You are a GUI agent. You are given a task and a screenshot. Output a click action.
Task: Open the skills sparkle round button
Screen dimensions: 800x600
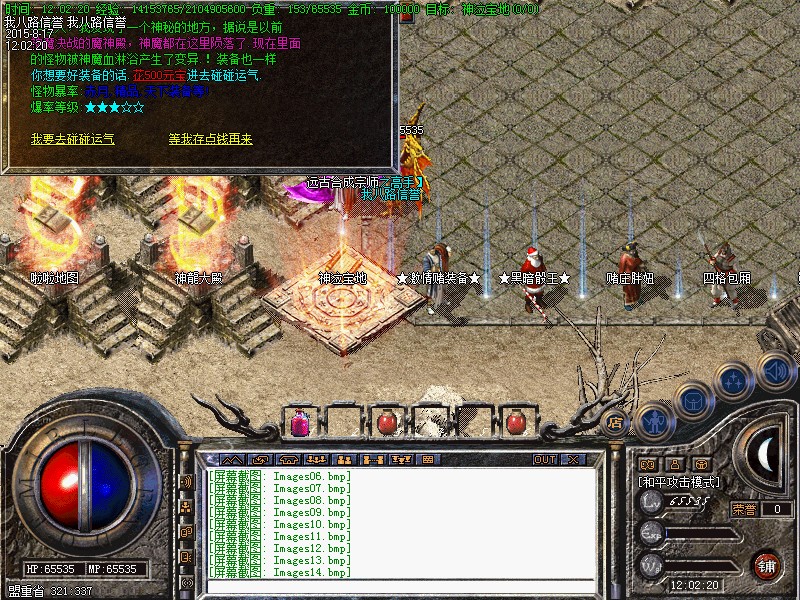[733, 381]
